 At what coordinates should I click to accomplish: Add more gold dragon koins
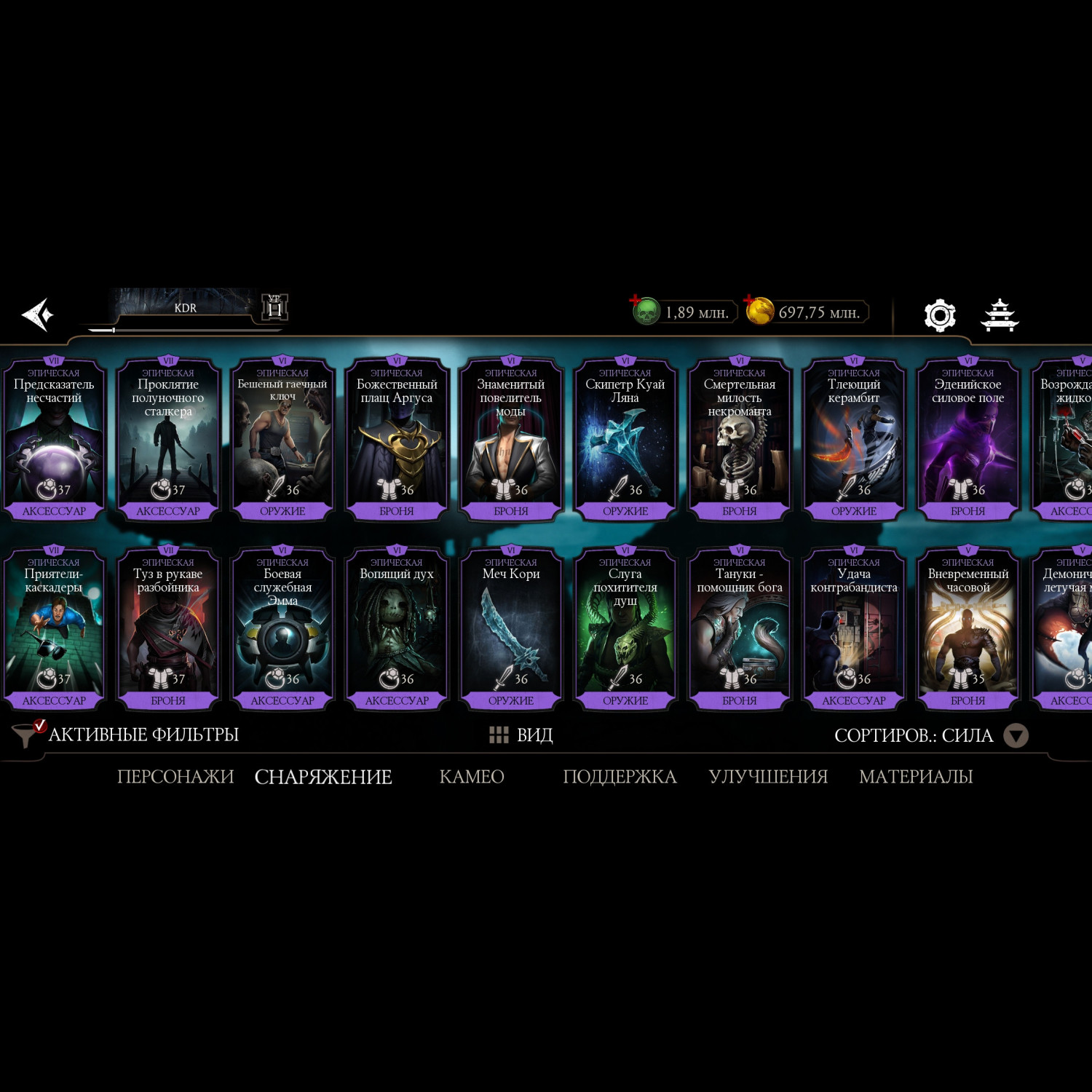[759, 312]
